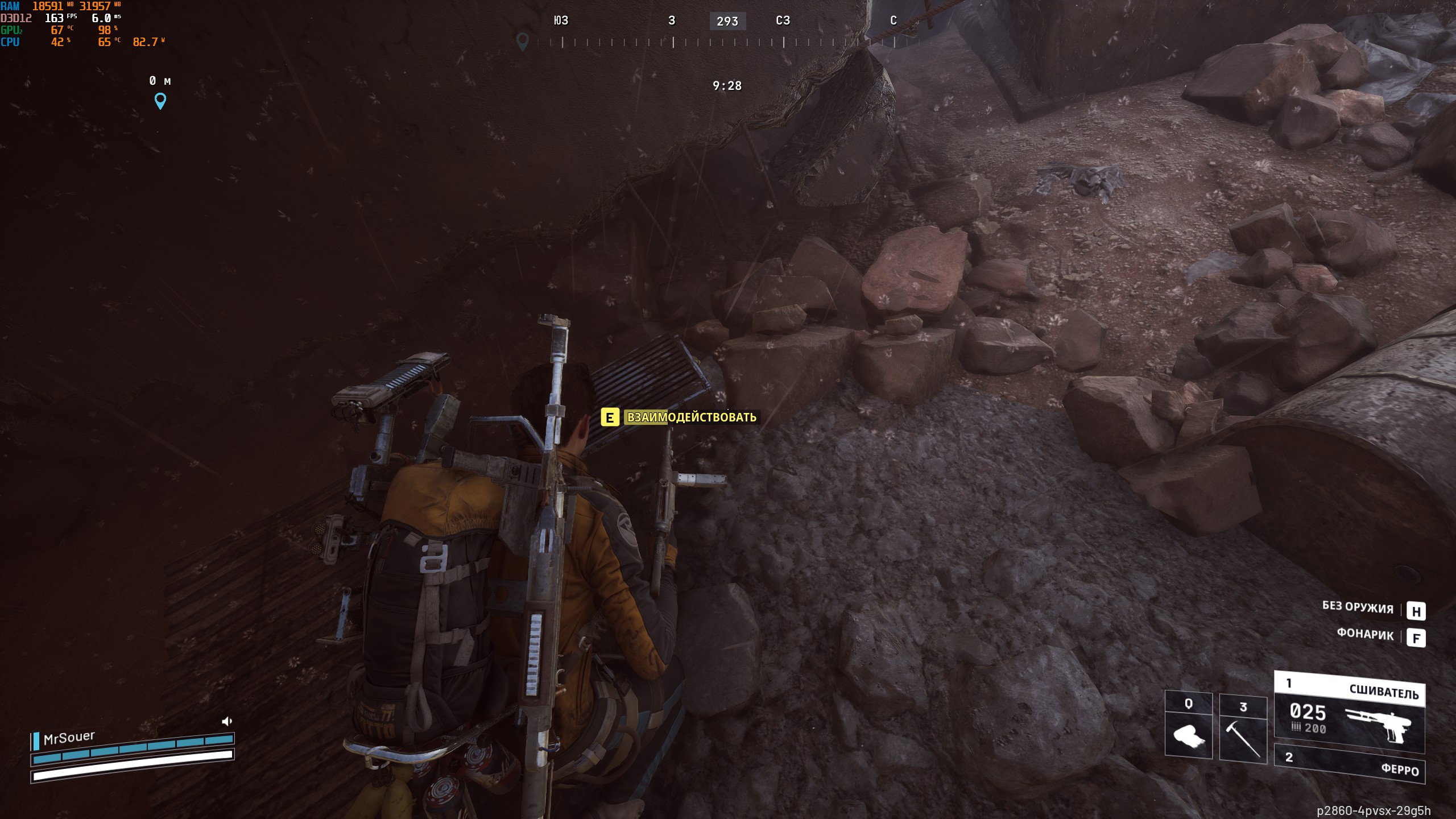
Task: Switch to the Ферро weapon slot
Action: [1349, 763]
